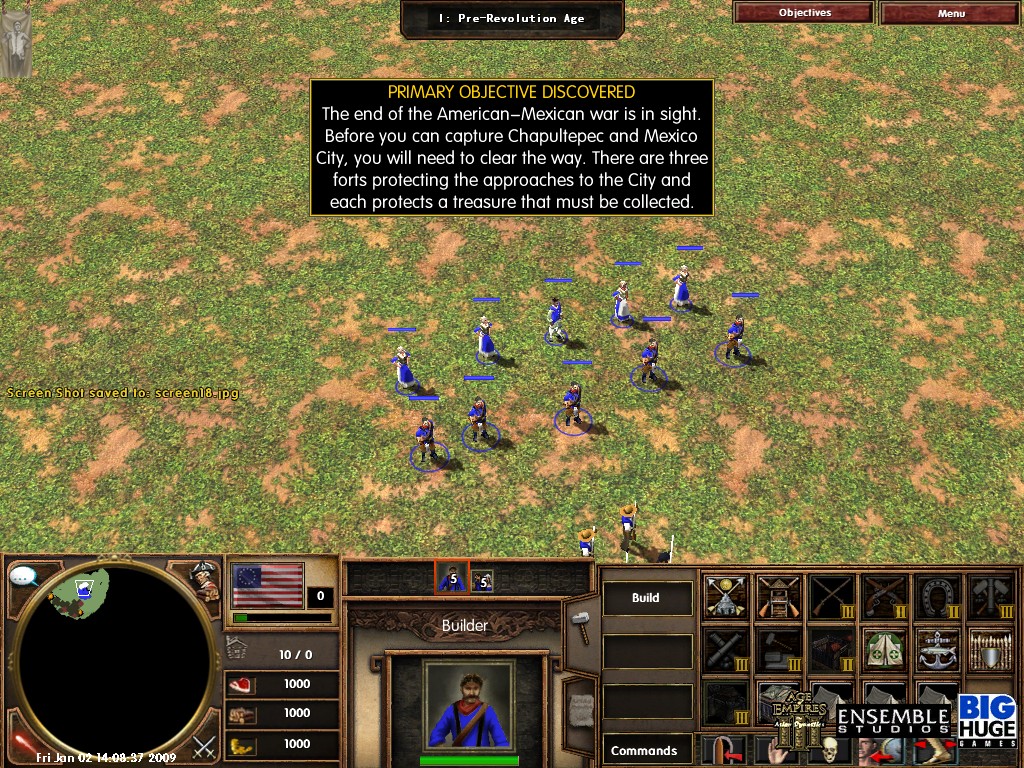
Task: Click the Build label button
Action: [x=646, y=598]
